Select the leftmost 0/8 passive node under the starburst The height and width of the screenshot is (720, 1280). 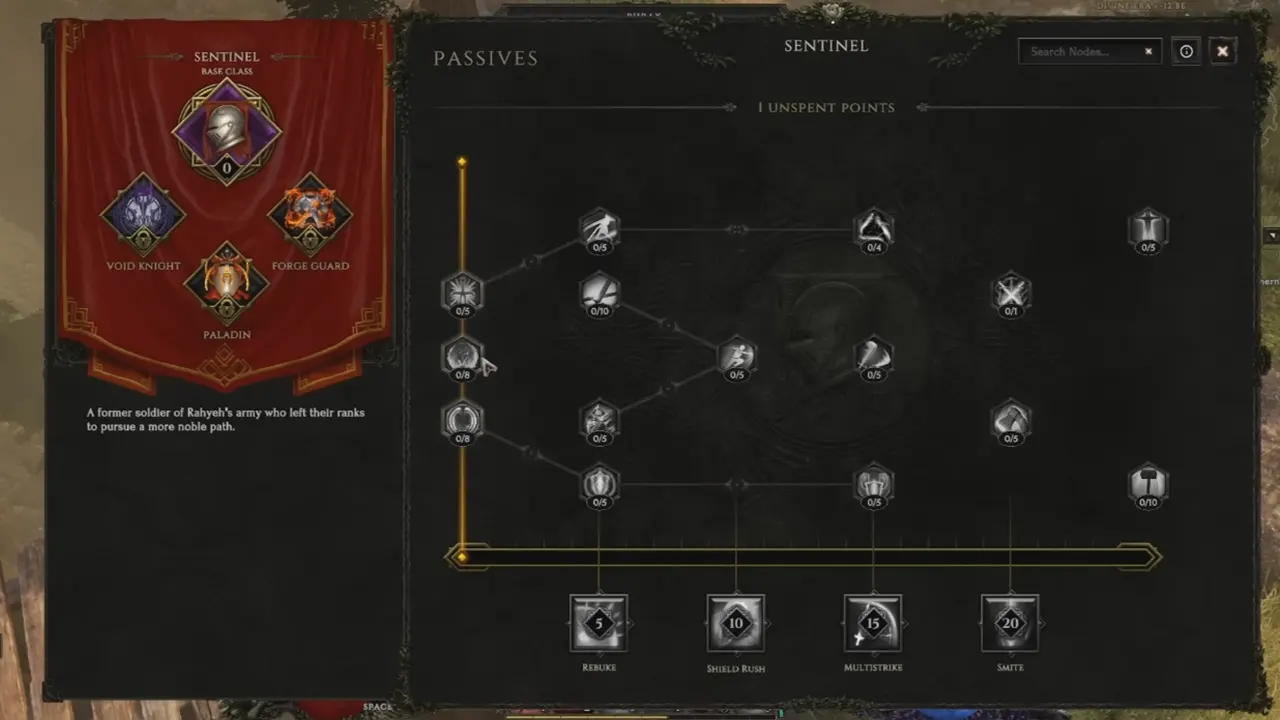coord(462,358)
